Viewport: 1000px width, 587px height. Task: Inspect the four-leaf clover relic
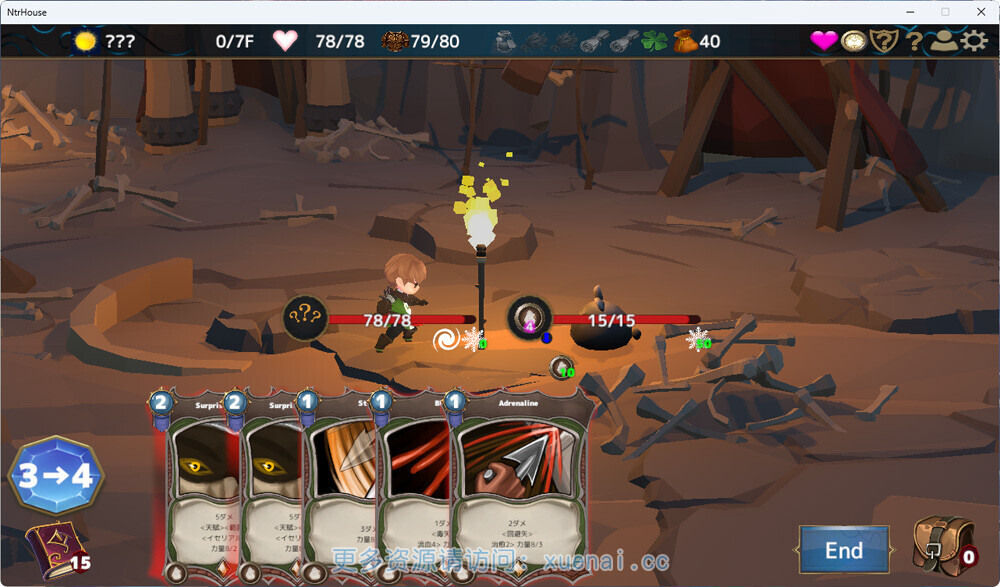point(653,41)
